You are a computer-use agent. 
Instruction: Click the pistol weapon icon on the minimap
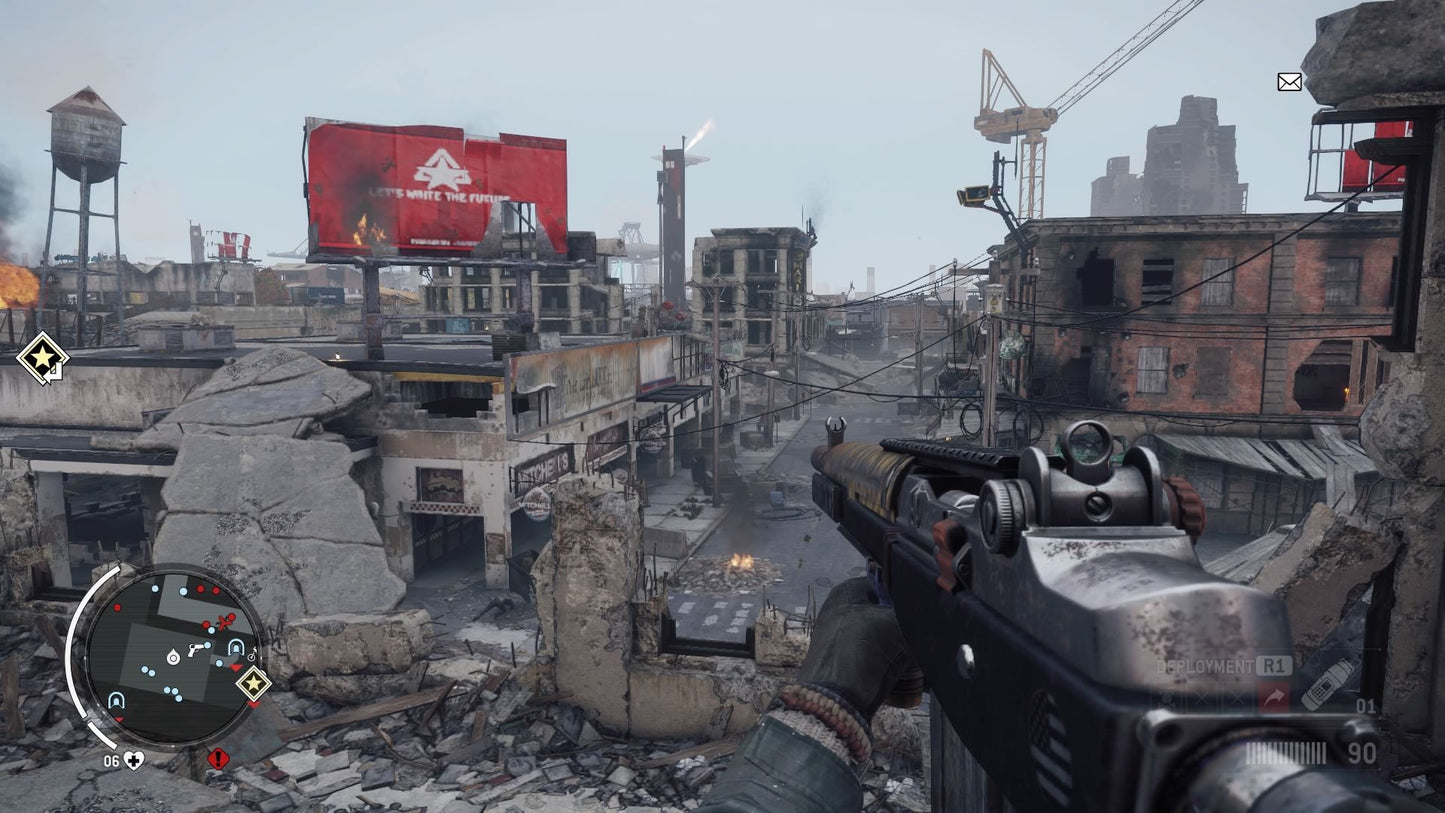[197, 652]
